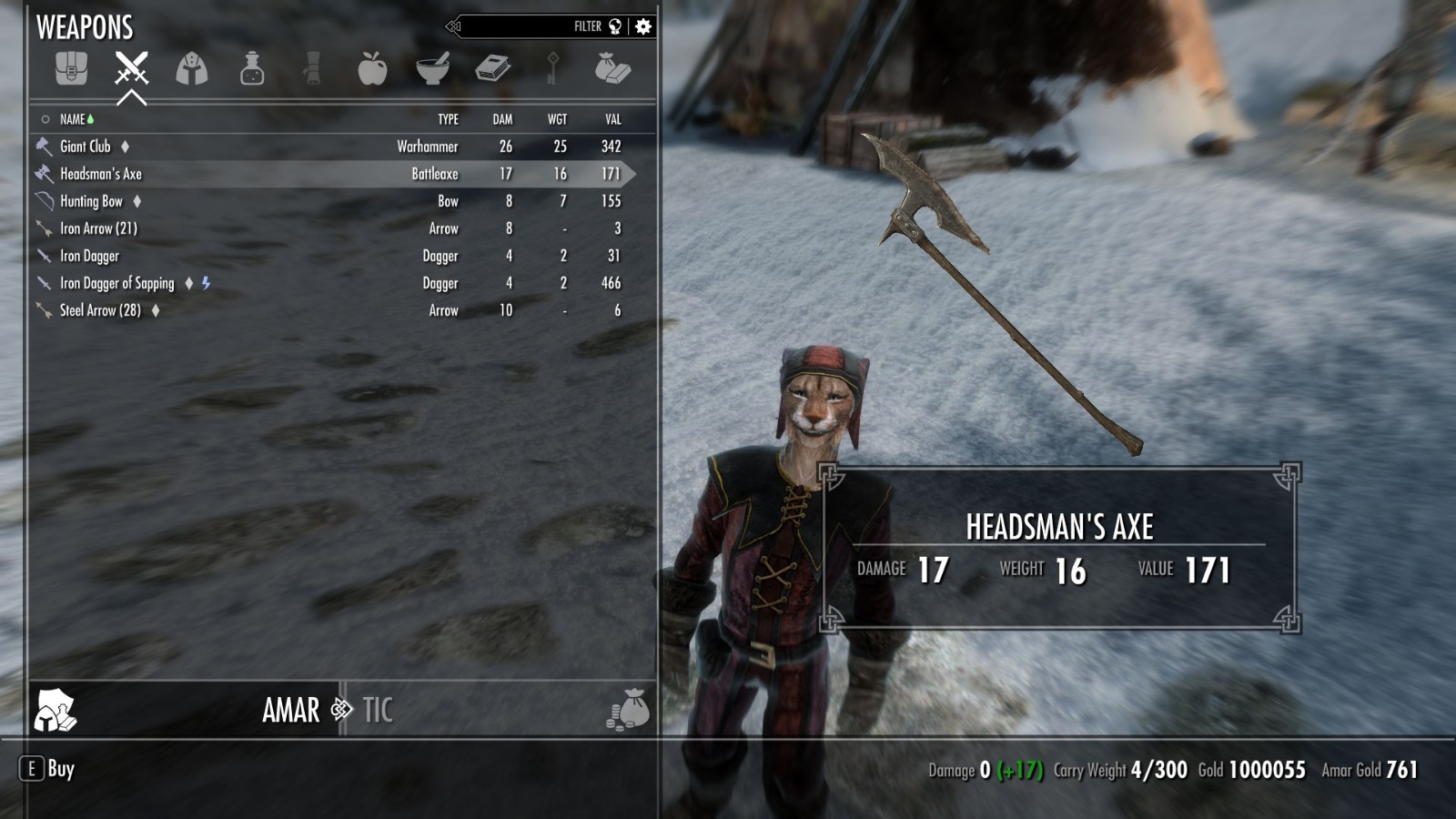Image resolution: width=1456 pixels, height=819 pixels.
Task: Sort items by VAL column
Action: coord(612,119)
